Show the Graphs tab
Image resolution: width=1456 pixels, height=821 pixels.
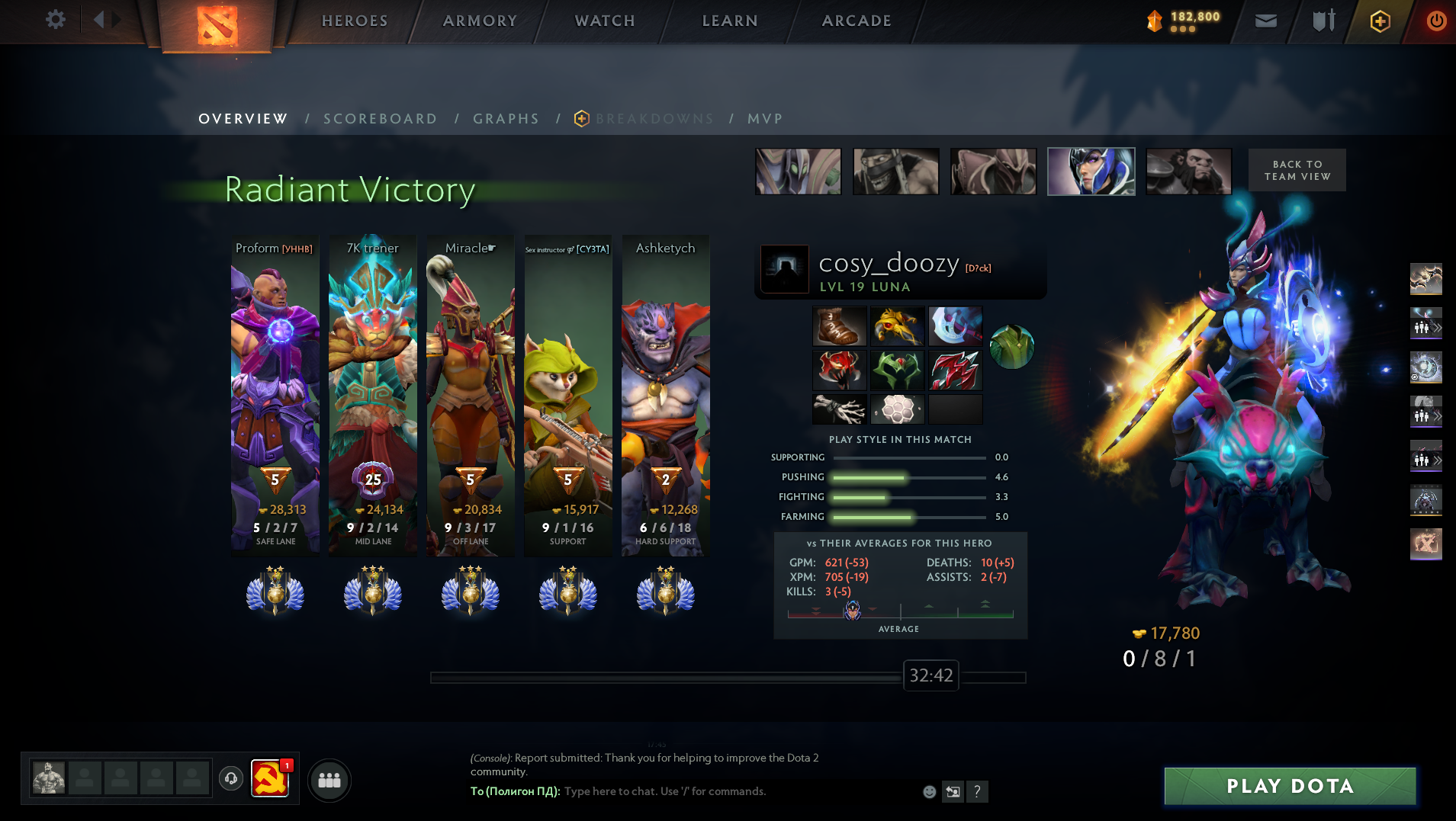pyautogui.click(x=506, y=119)
